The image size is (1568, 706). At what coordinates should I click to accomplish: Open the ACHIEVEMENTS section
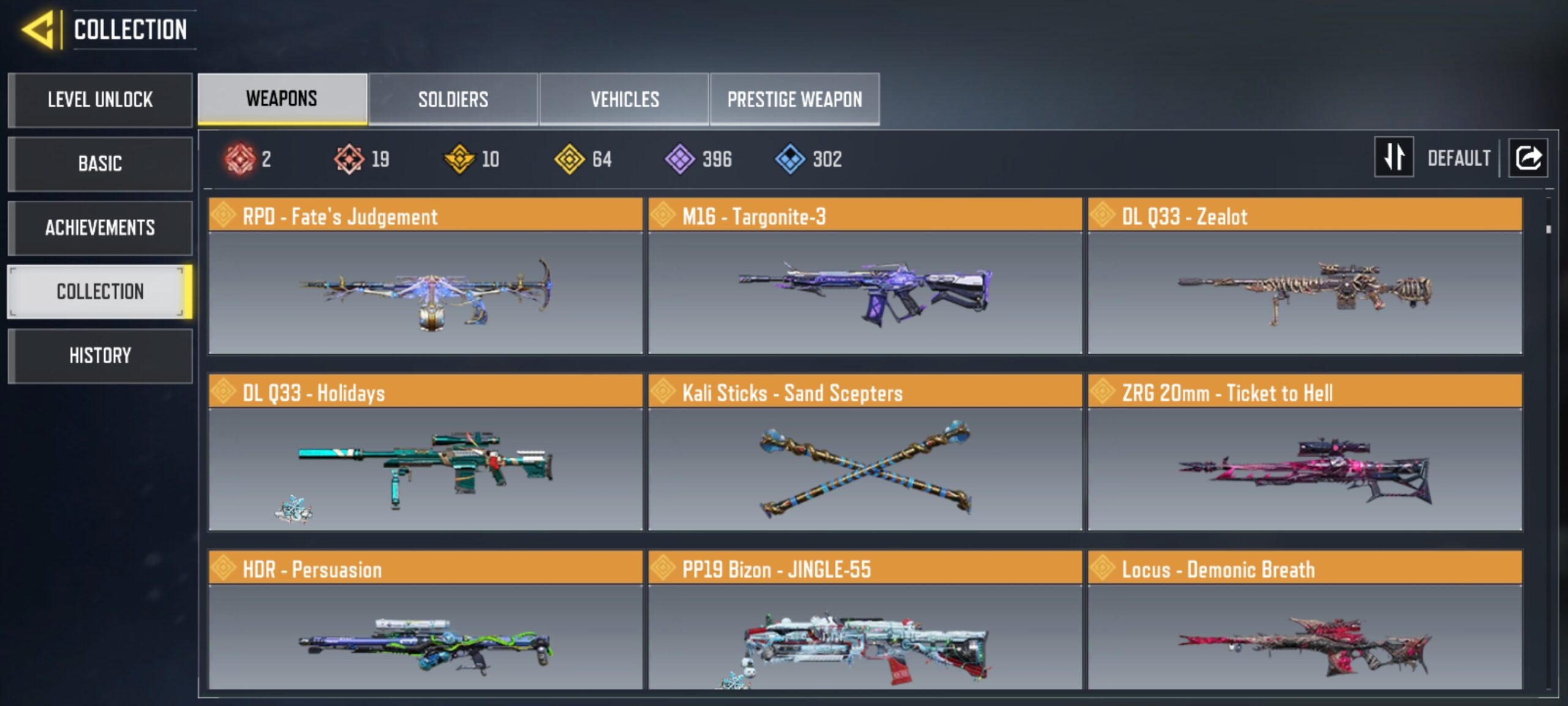(x=99, y=228)
